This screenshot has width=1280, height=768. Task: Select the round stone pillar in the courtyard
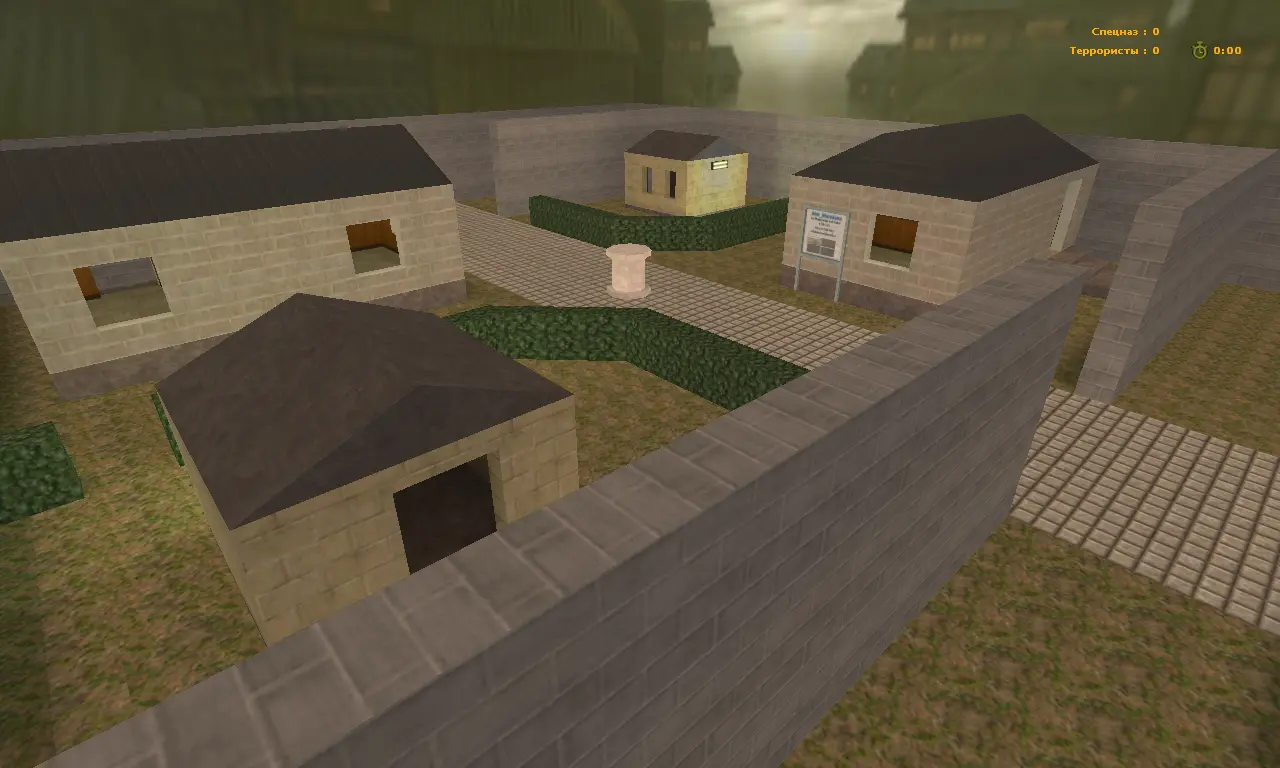pyautogui.click(x=628, y=268)
